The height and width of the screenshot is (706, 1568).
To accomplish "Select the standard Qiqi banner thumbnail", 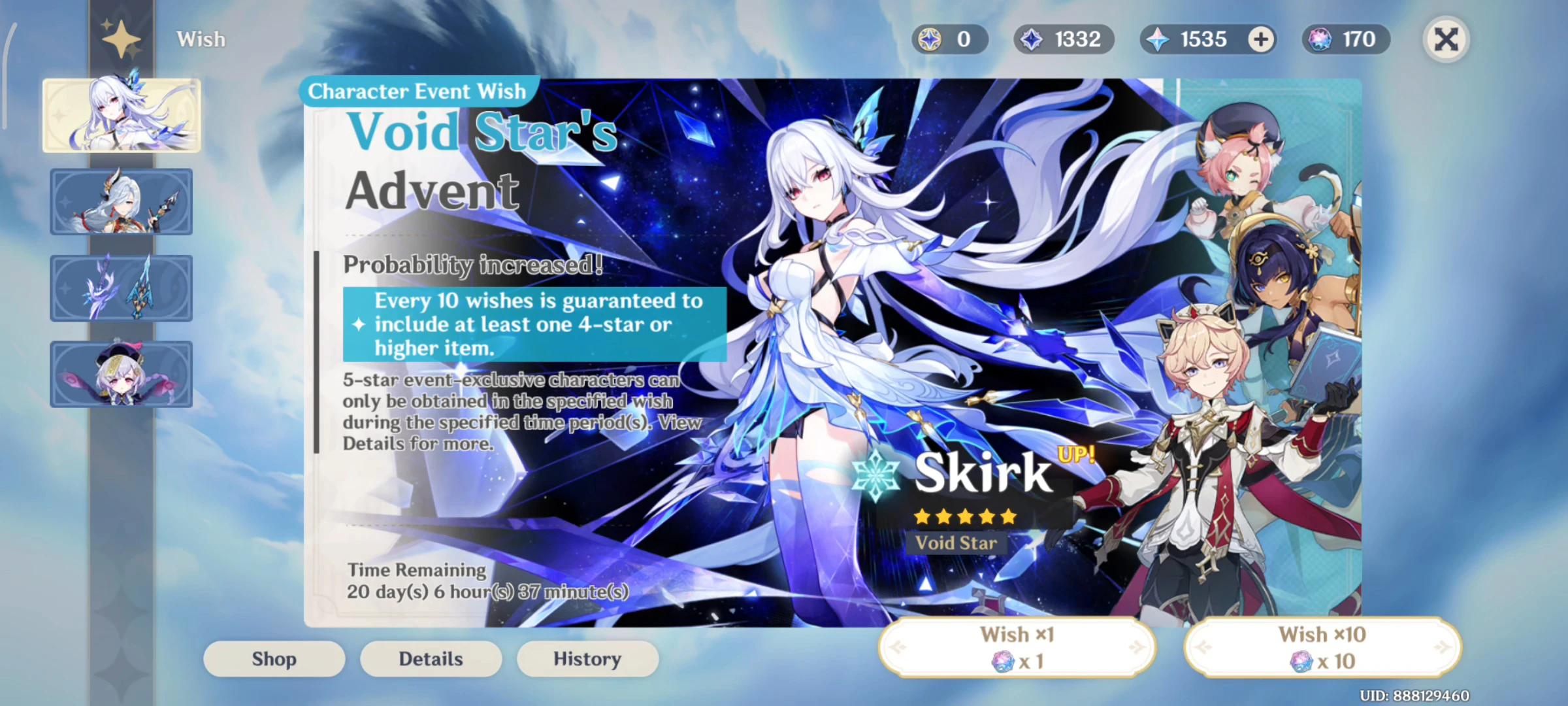I will (122, 375).
